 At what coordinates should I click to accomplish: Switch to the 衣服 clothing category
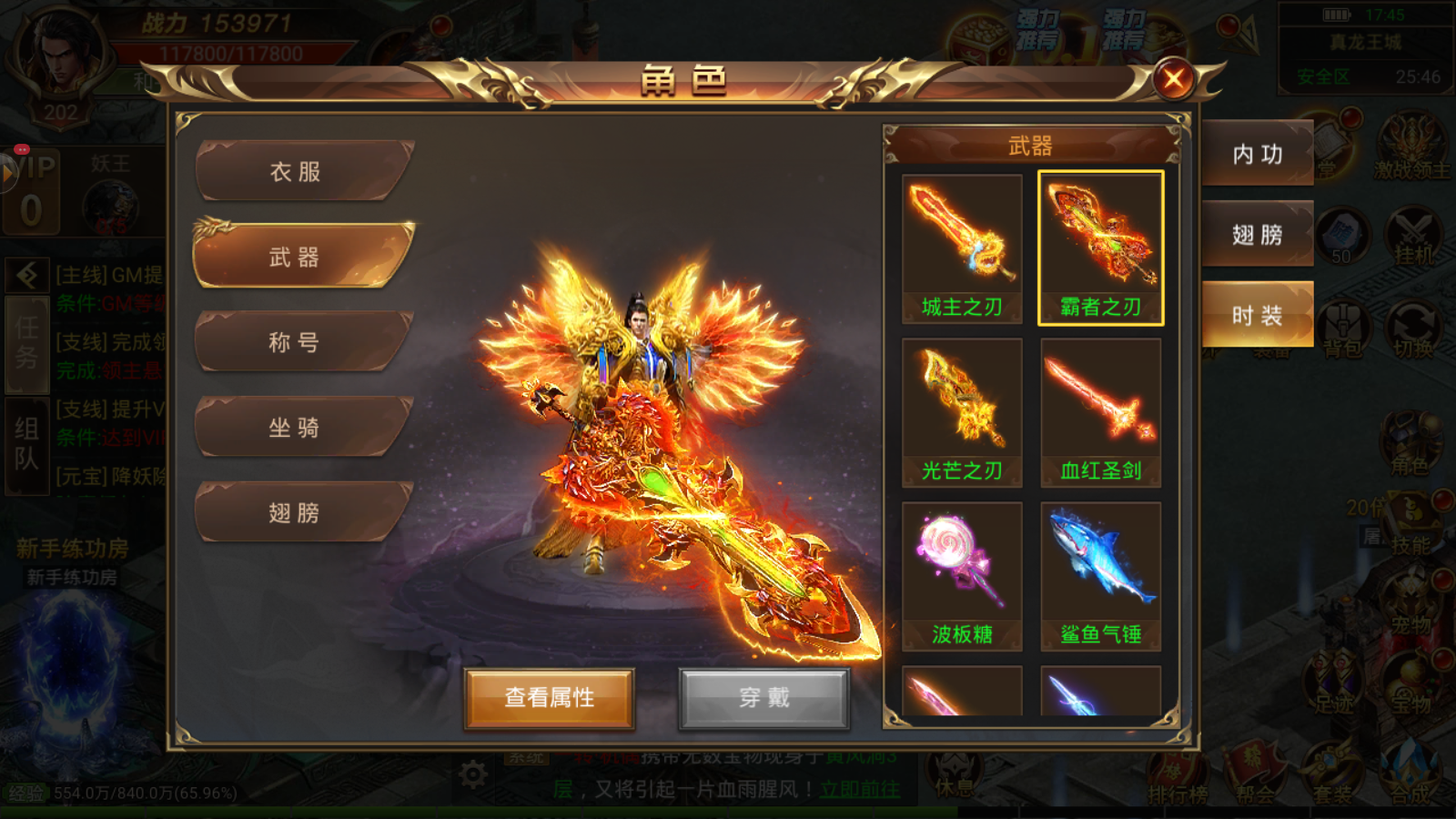296,171
